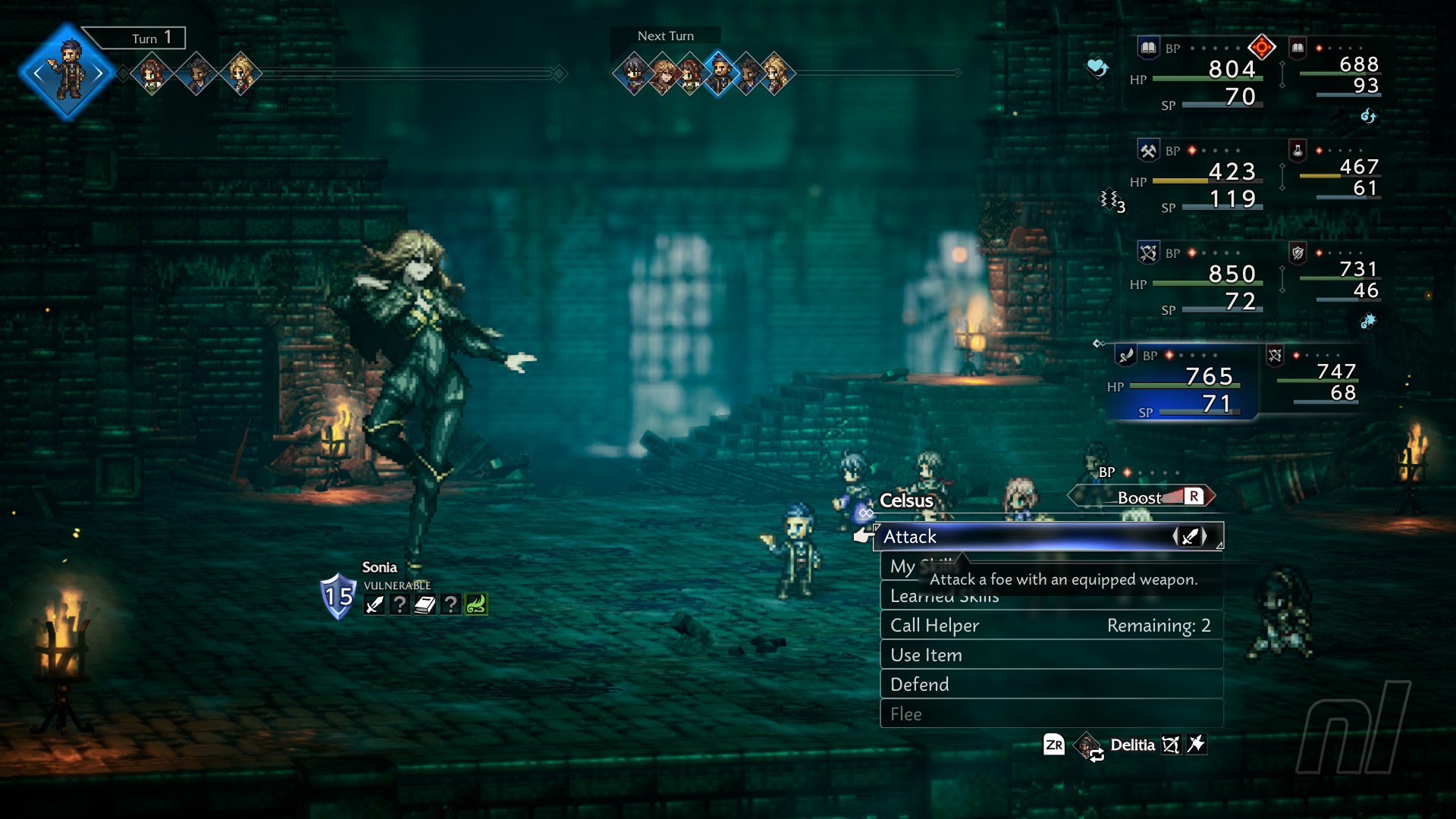The height and width of the screenshot is (819, 1456).
Task: Click the Celsus name header
Action: 906,501
